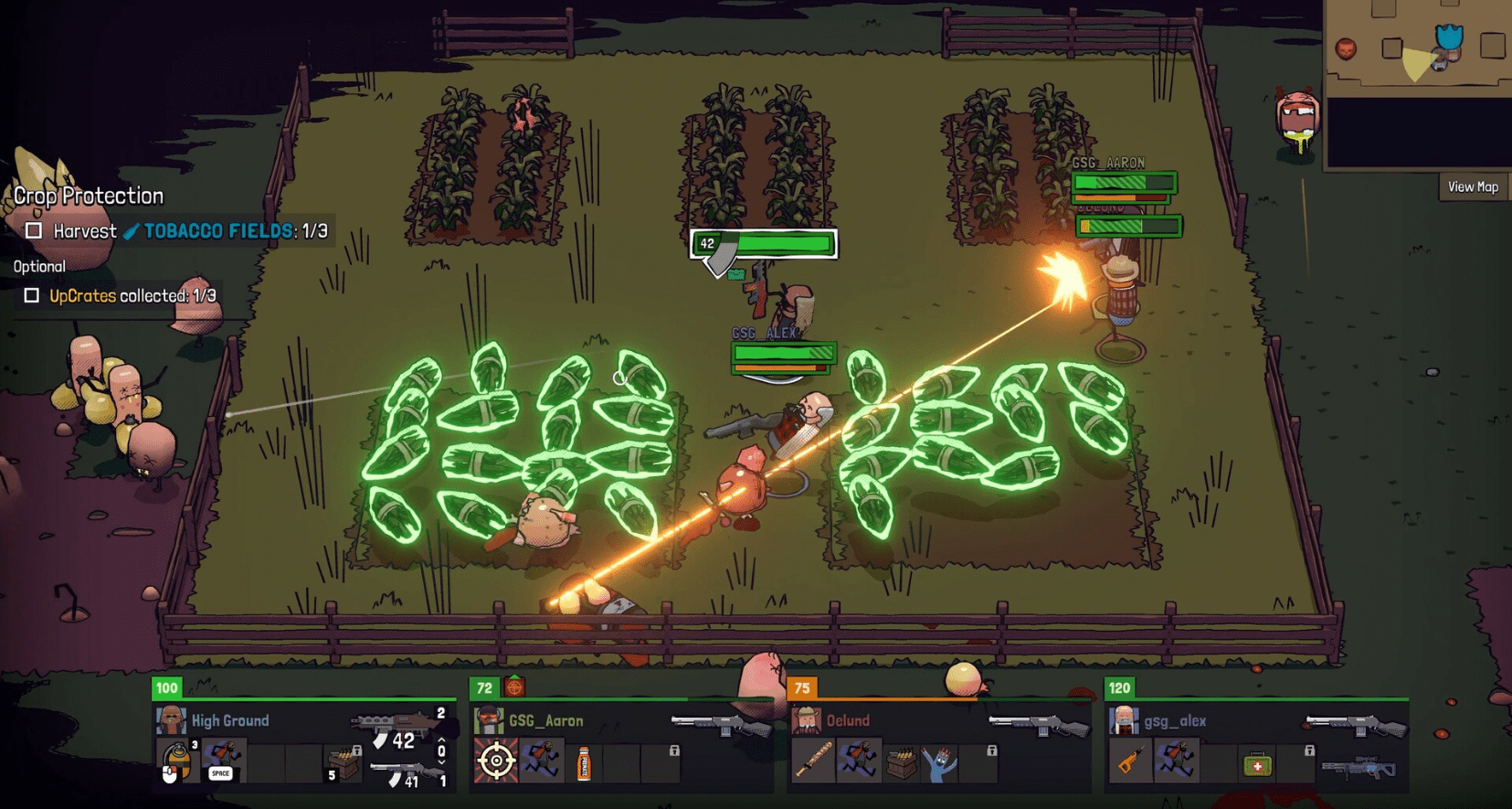Click Oelund's blue dancing emote icon
Screen dimensions: 1512x809
click(x=938, y=764)
